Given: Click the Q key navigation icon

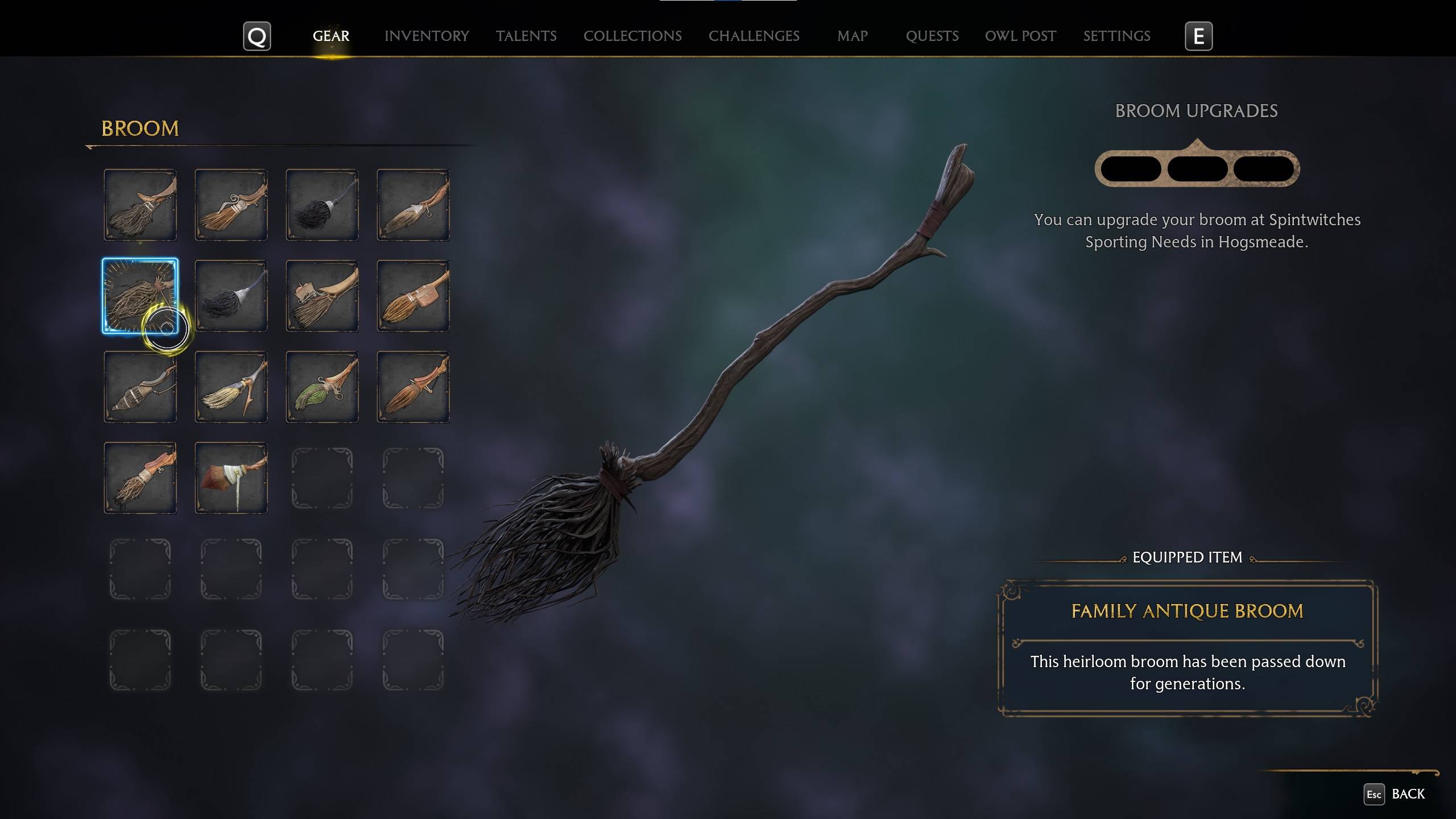Looking at the screenshot, I should point(257,36).
